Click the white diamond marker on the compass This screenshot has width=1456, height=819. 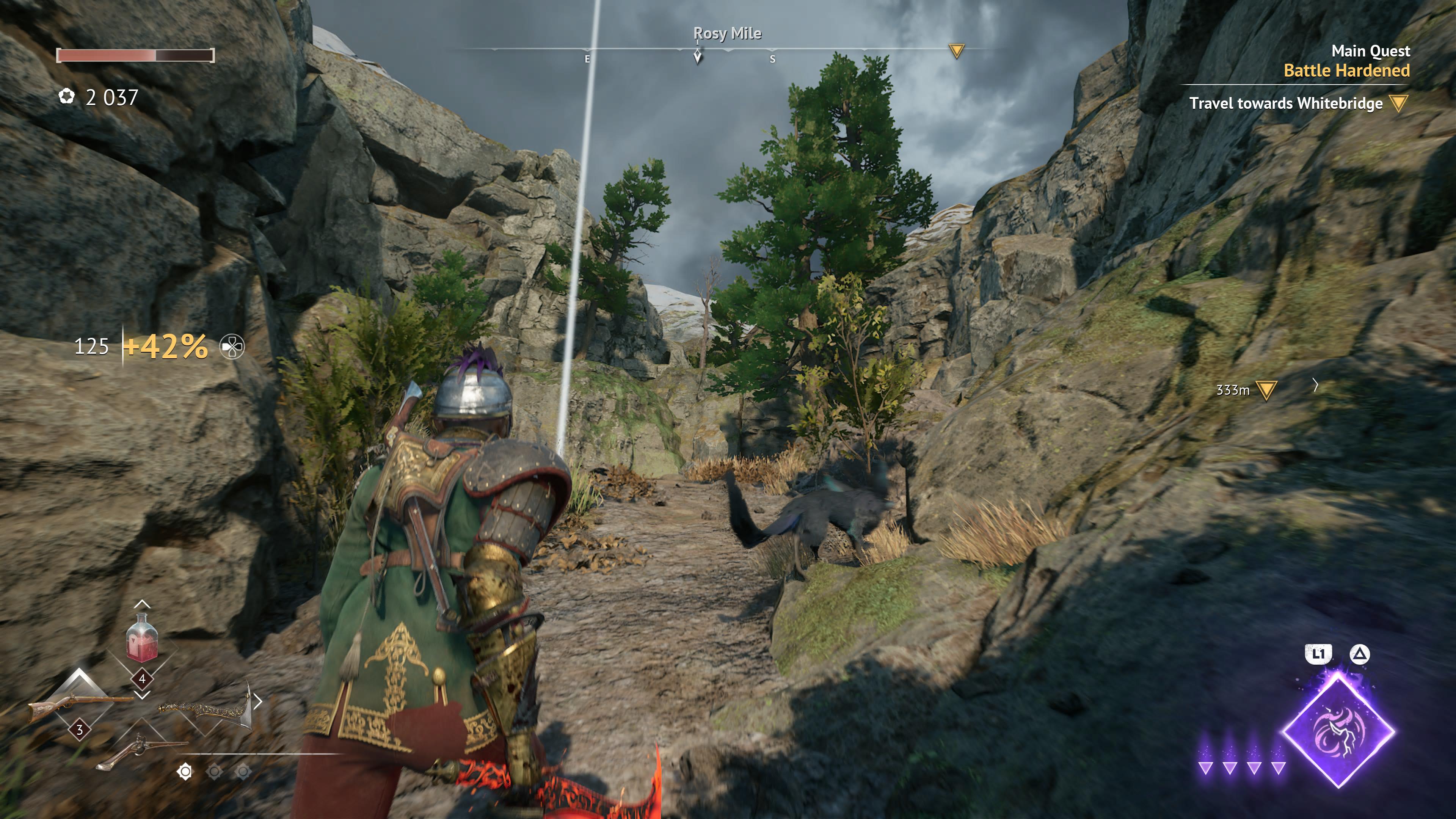tap(698, 56)
